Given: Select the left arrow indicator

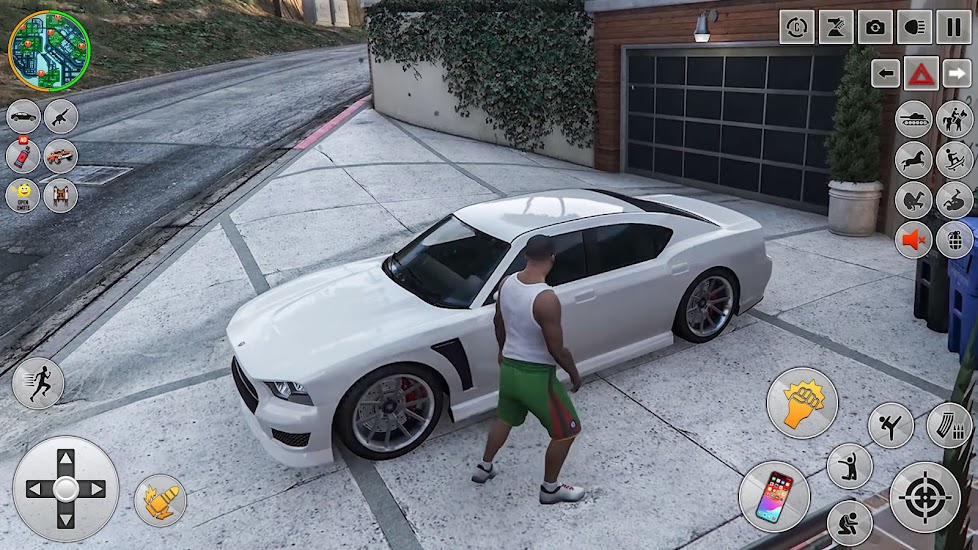Looking at the screenshot, I should (886, 73).
